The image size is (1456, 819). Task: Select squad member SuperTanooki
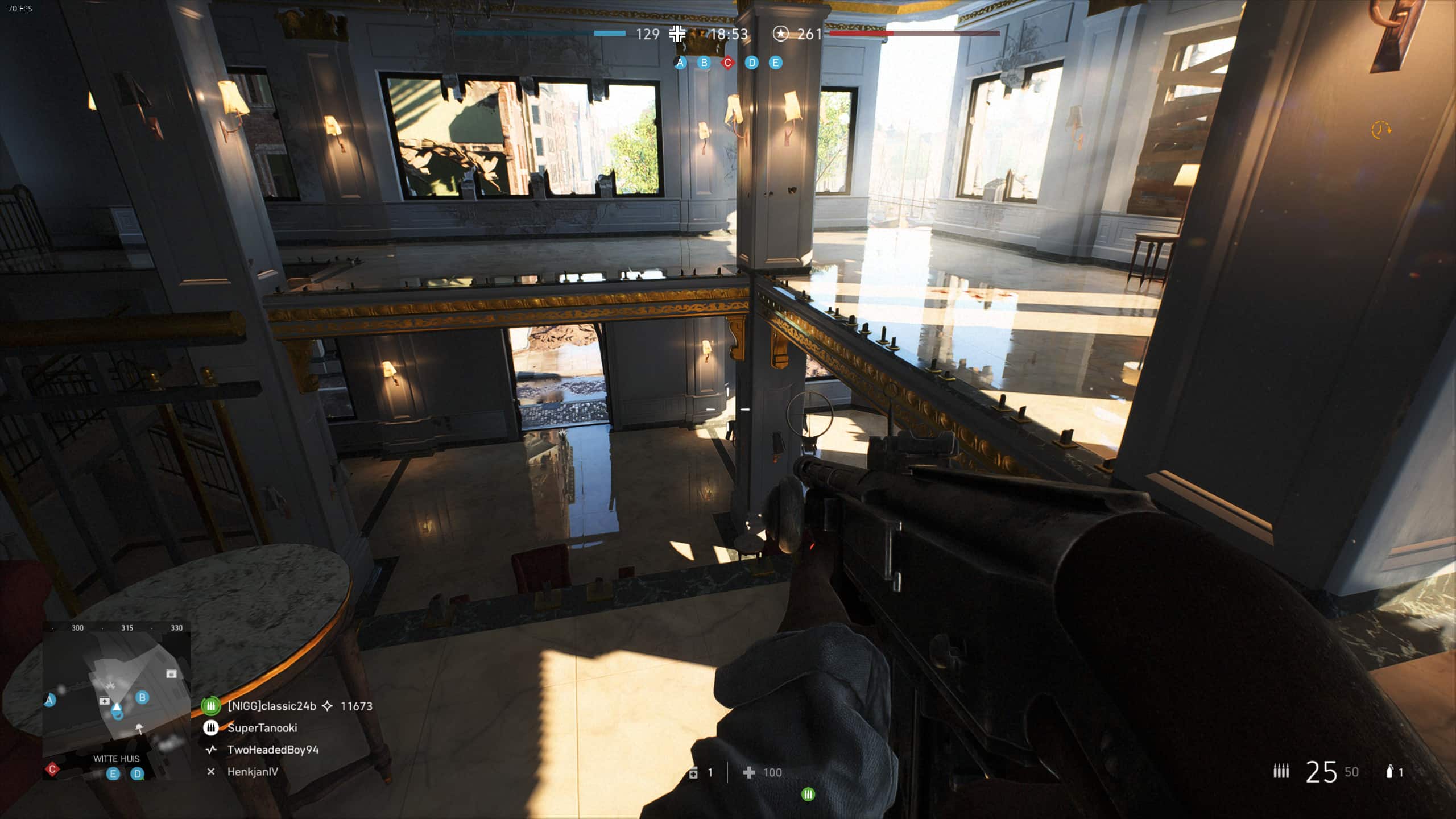click(x=262, y=728)
